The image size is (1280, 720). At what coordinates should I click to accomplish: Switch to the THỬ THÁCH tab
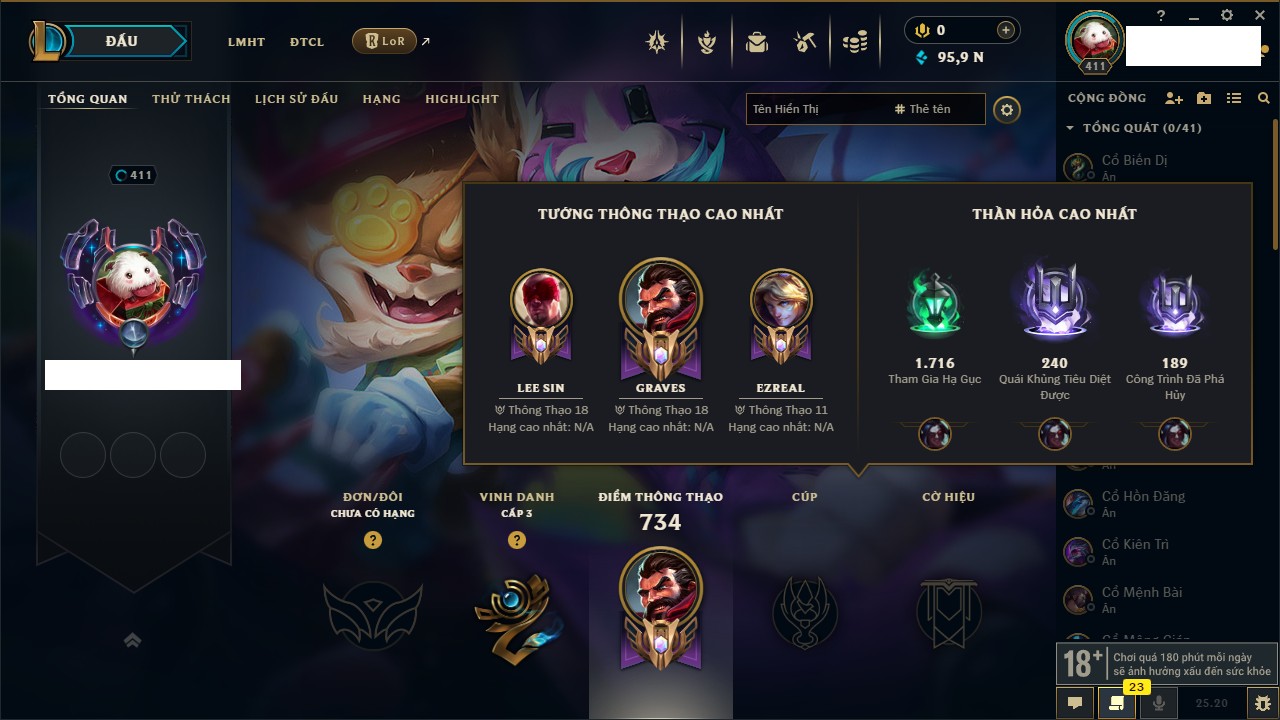pos(191,99)
